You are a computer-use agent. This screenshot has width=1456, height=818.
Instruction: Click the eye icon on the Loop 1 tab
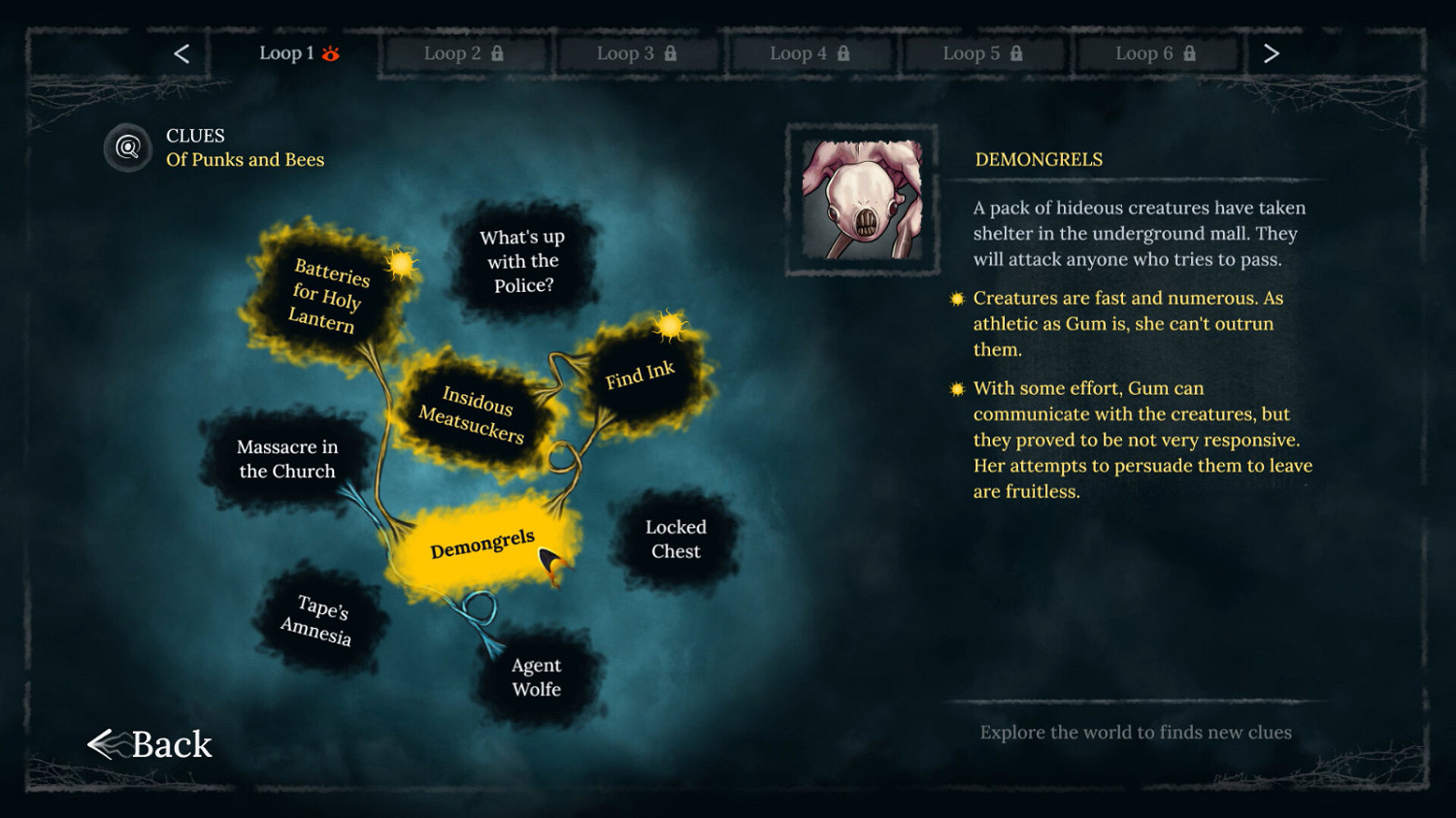click(x=331, y=54)
